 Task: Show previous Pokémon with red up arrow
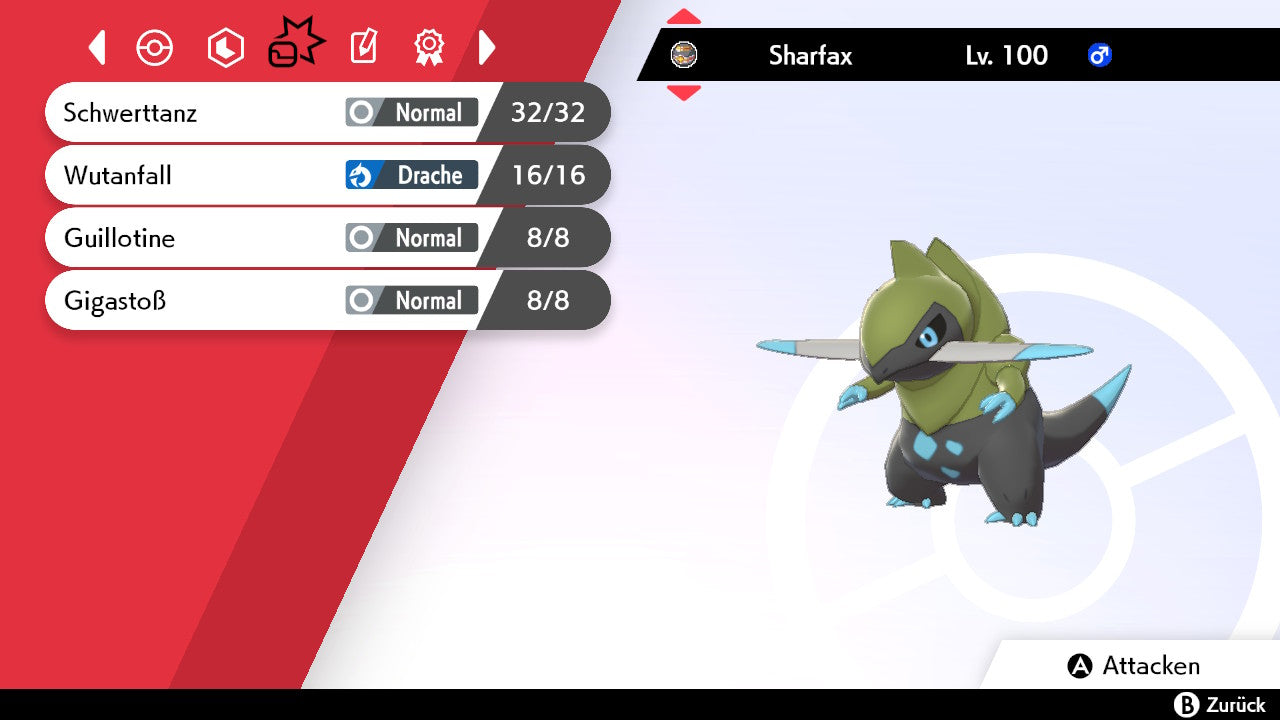[x=684, y=17]
